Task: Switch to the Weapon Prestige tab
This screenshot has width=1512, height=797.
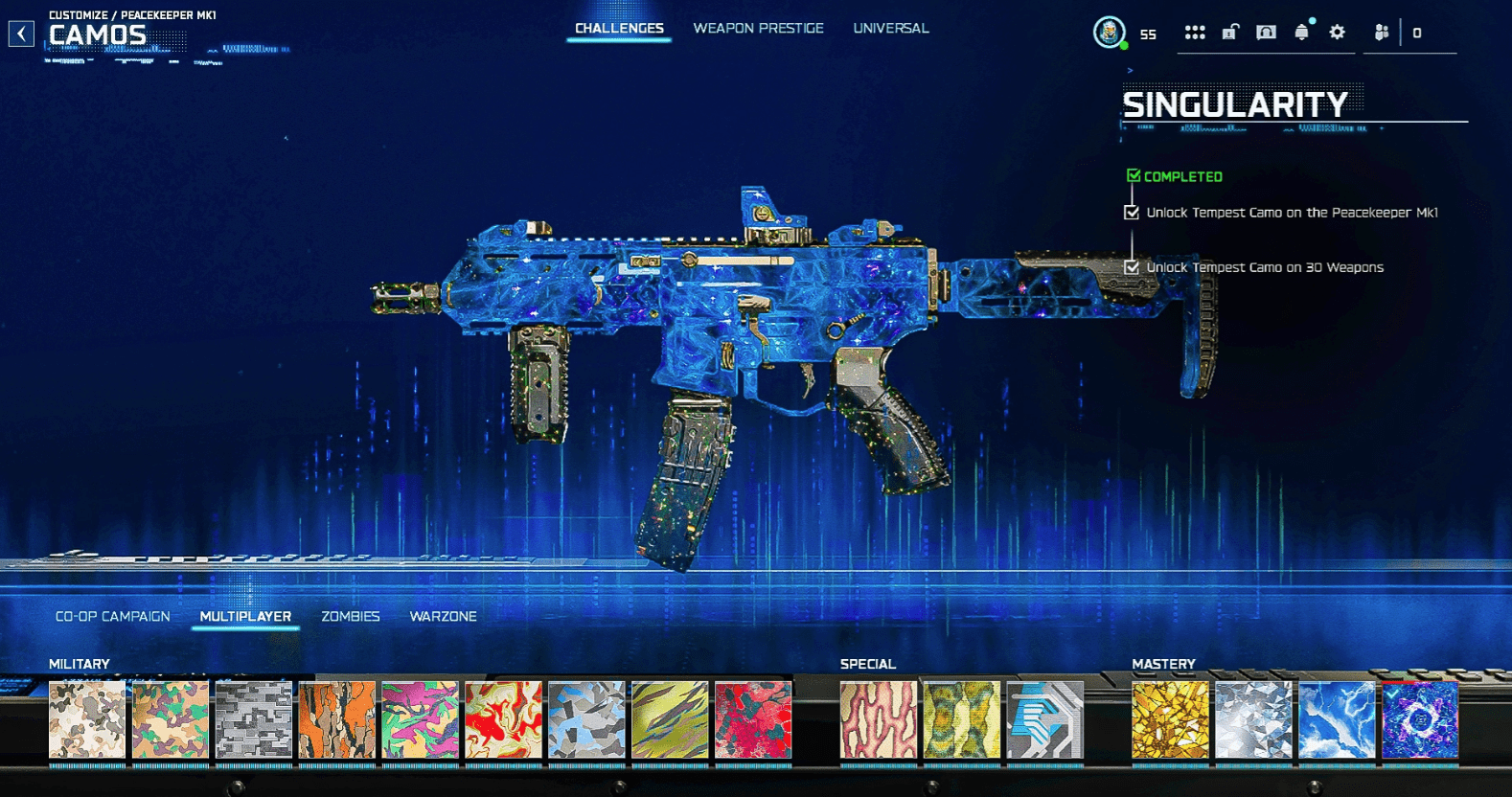Action: [758, 28]
